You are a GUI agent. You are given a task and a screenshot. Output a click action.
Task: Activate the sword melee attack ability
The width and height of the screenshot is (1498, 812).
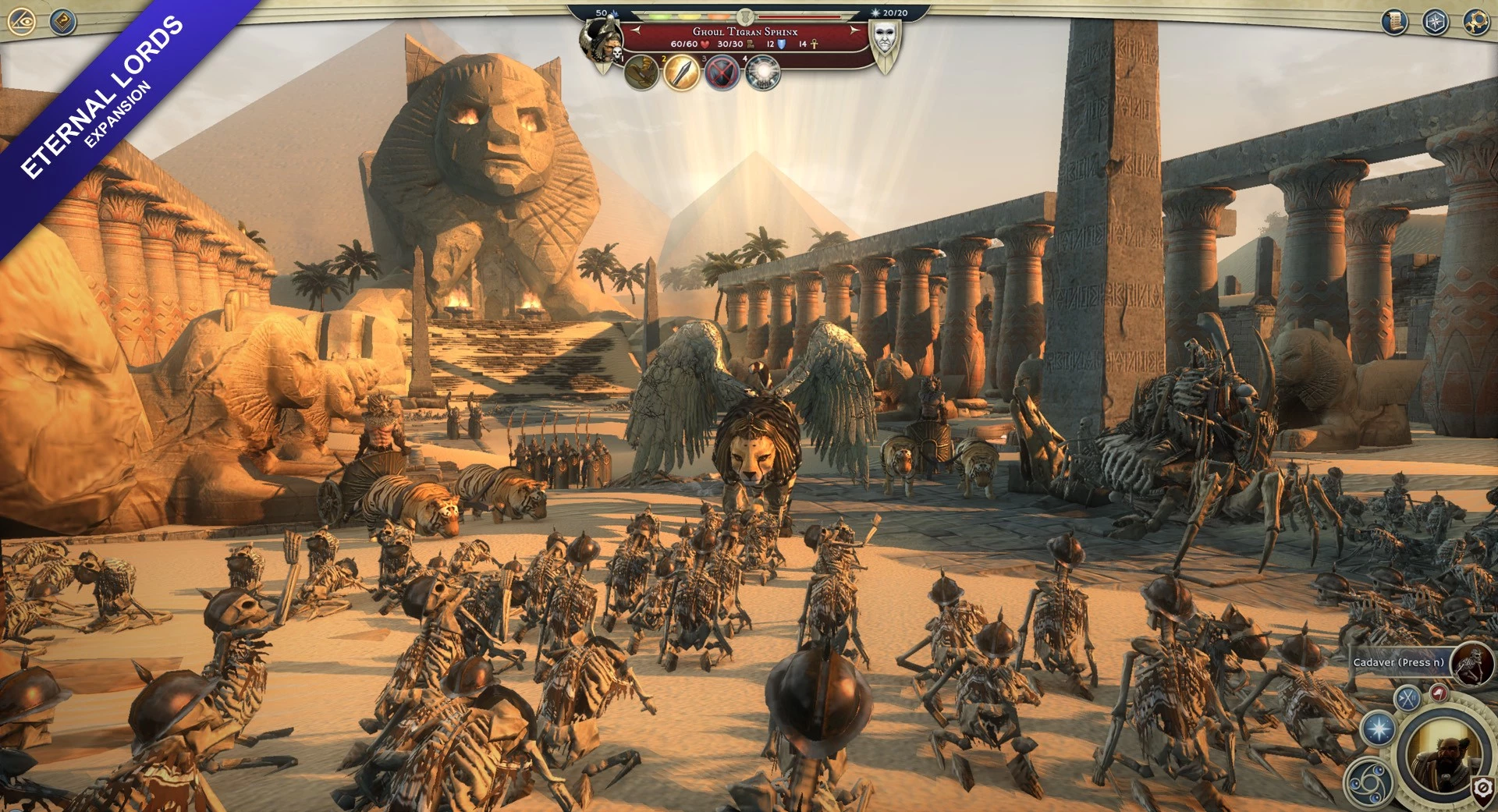click(x=681, y=73)
